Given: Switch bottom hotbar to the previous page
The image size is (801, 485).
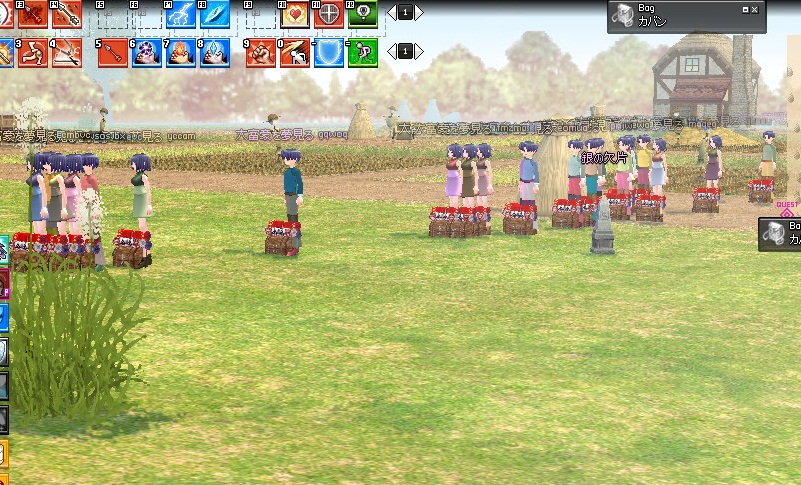Looking at the screenshot, I should (x=391, y=50).
